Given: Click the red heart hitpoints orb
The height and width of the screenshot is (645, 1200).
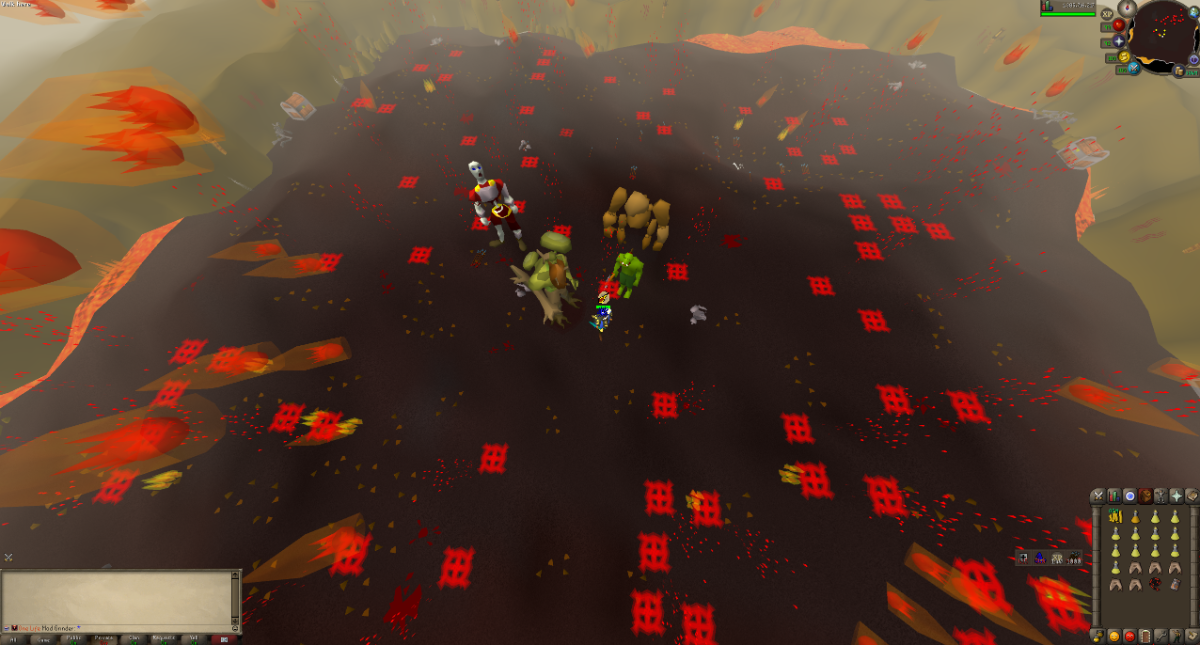Looking at the screenshot, I should [1117, 24].
